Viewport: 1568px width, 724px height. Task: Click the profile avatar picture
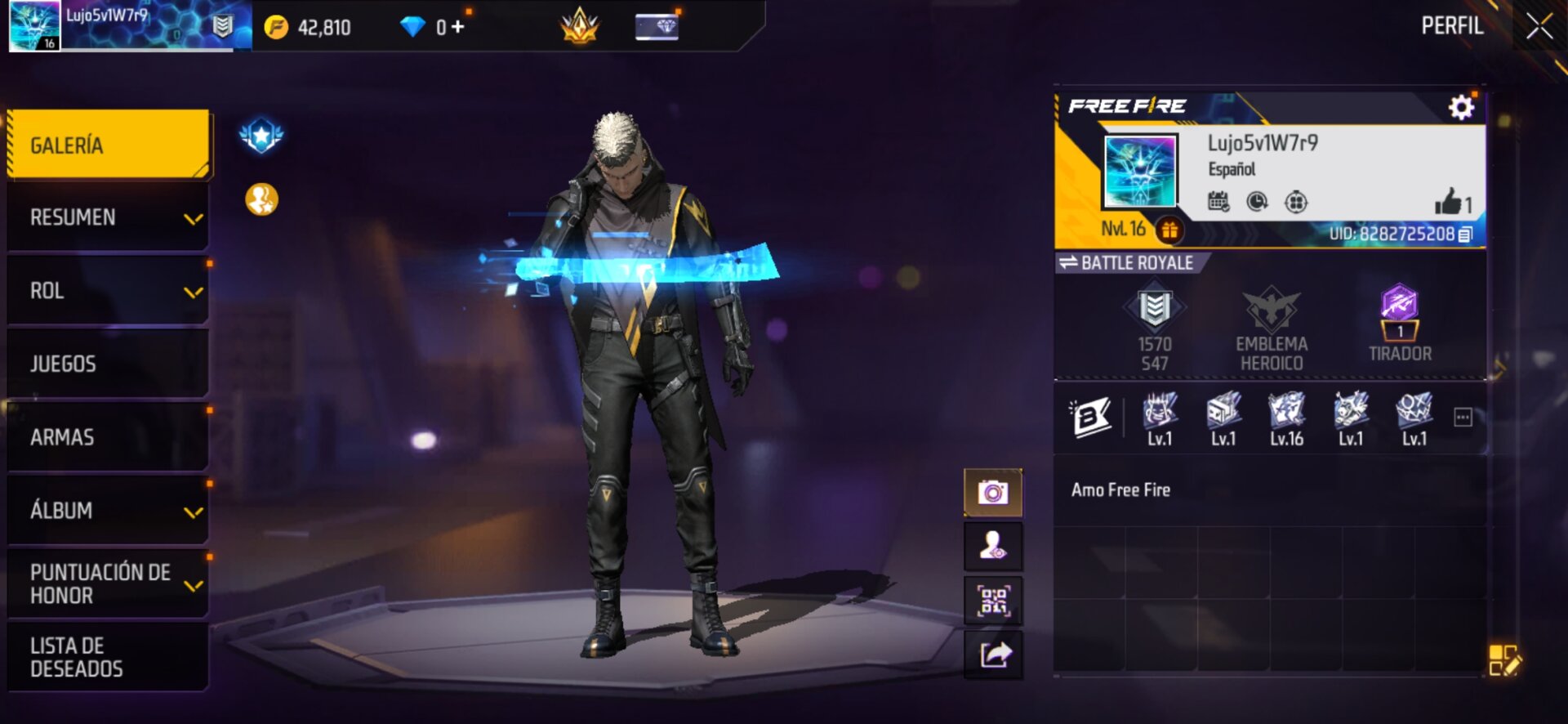[1139, 172]
